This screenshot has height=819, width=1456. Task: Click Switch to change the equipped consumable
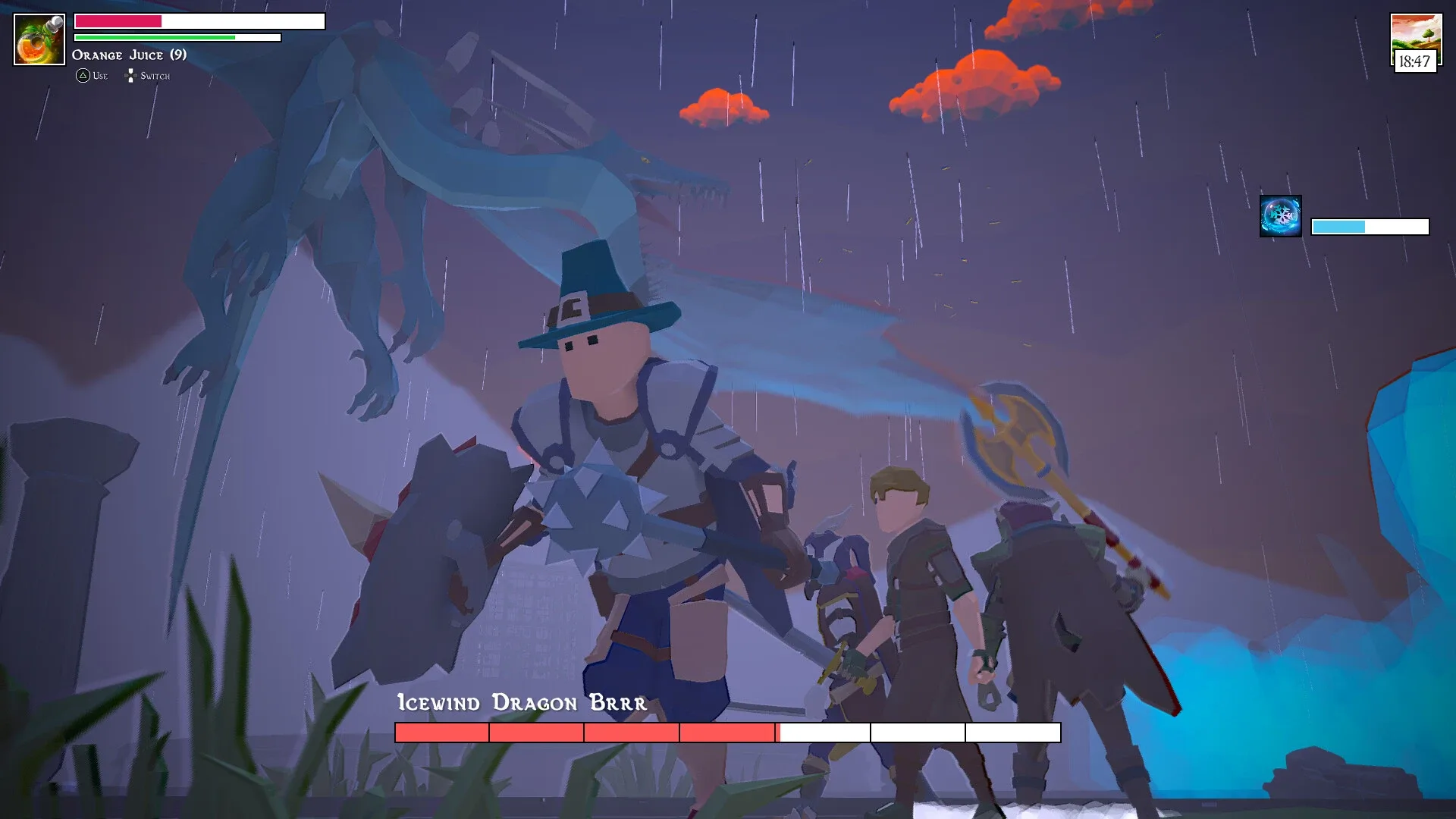point(152,76)
